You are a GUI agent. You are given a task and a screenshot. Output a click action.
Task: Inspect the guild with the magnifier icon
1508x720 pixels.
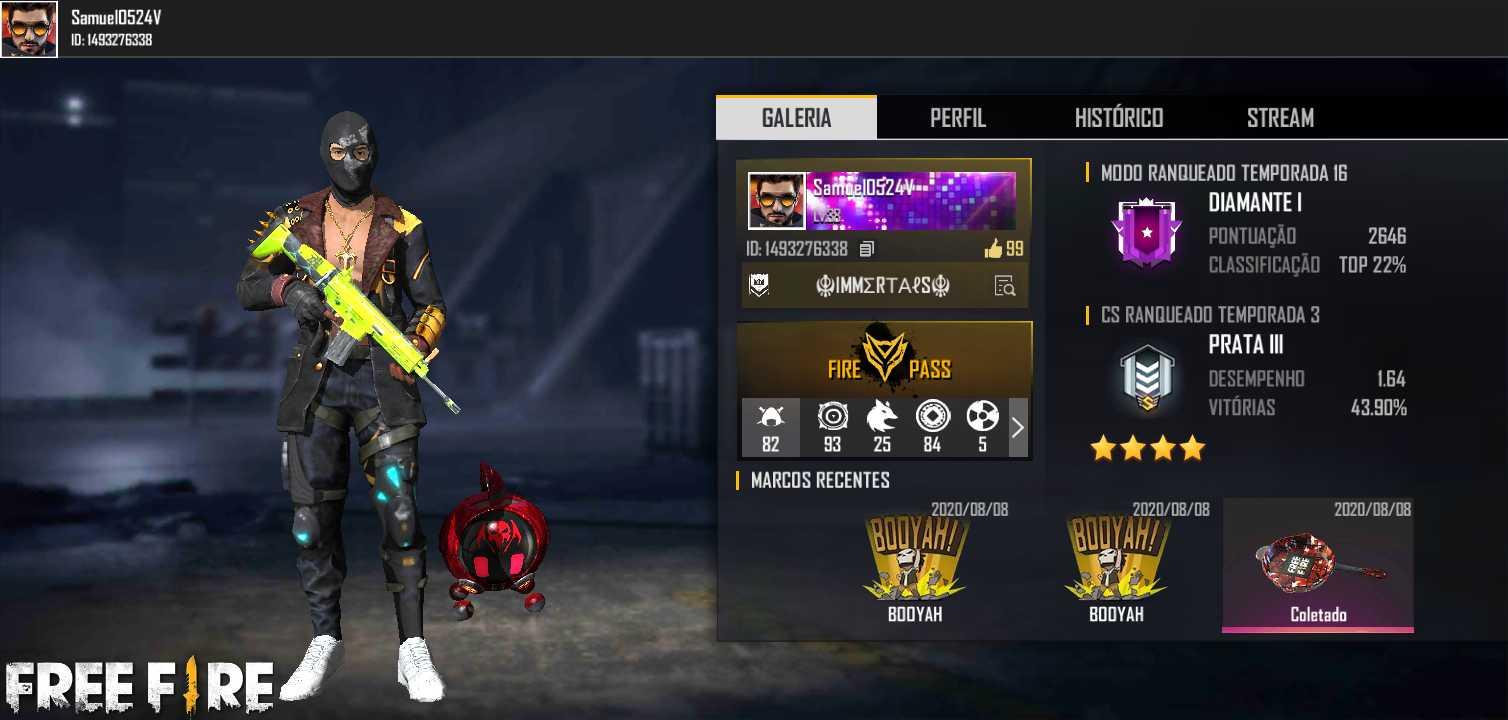tap(1004, 287)
